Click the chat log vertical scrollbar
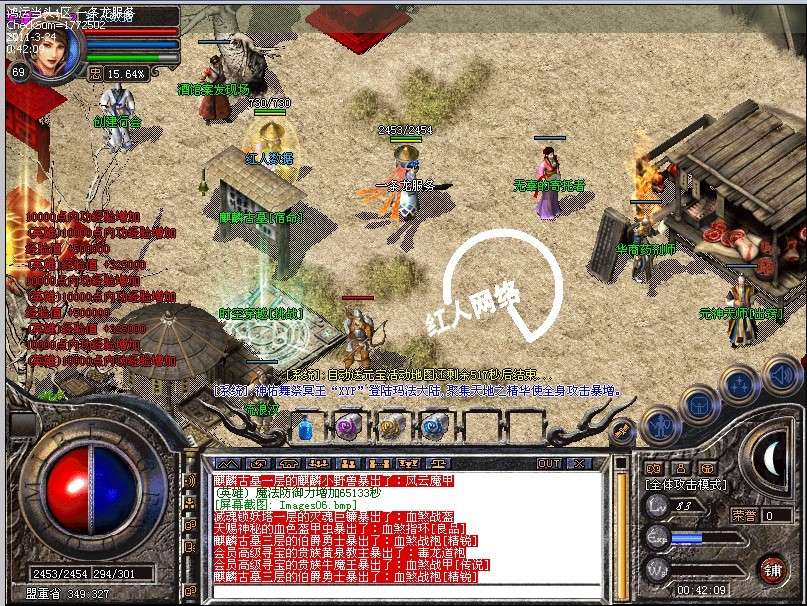 (x=621, y=530)
